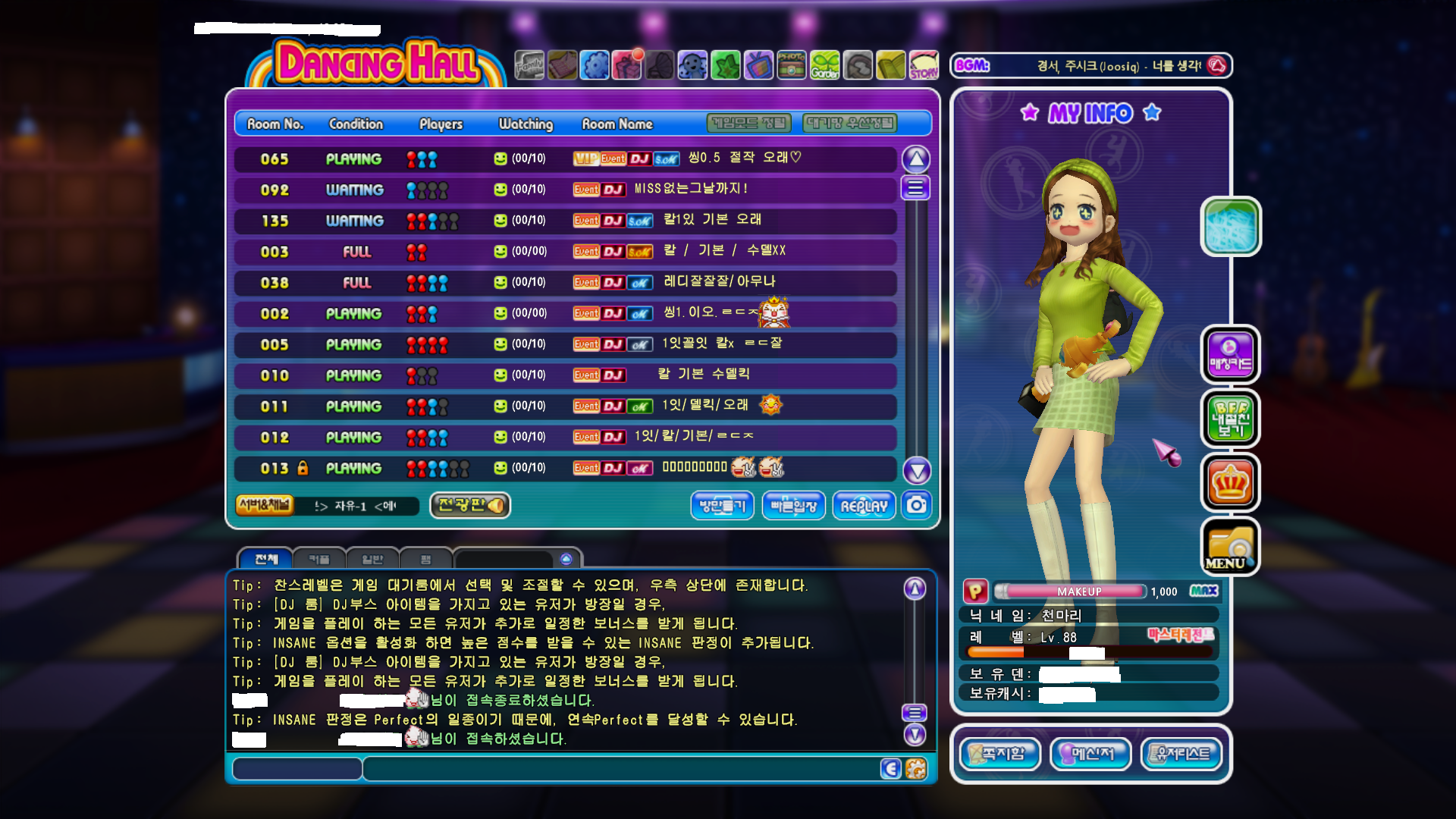Open the server and channel selector
Image resolution: width=1456 pixels, height=819 pixels.
[x=265, y=505]
